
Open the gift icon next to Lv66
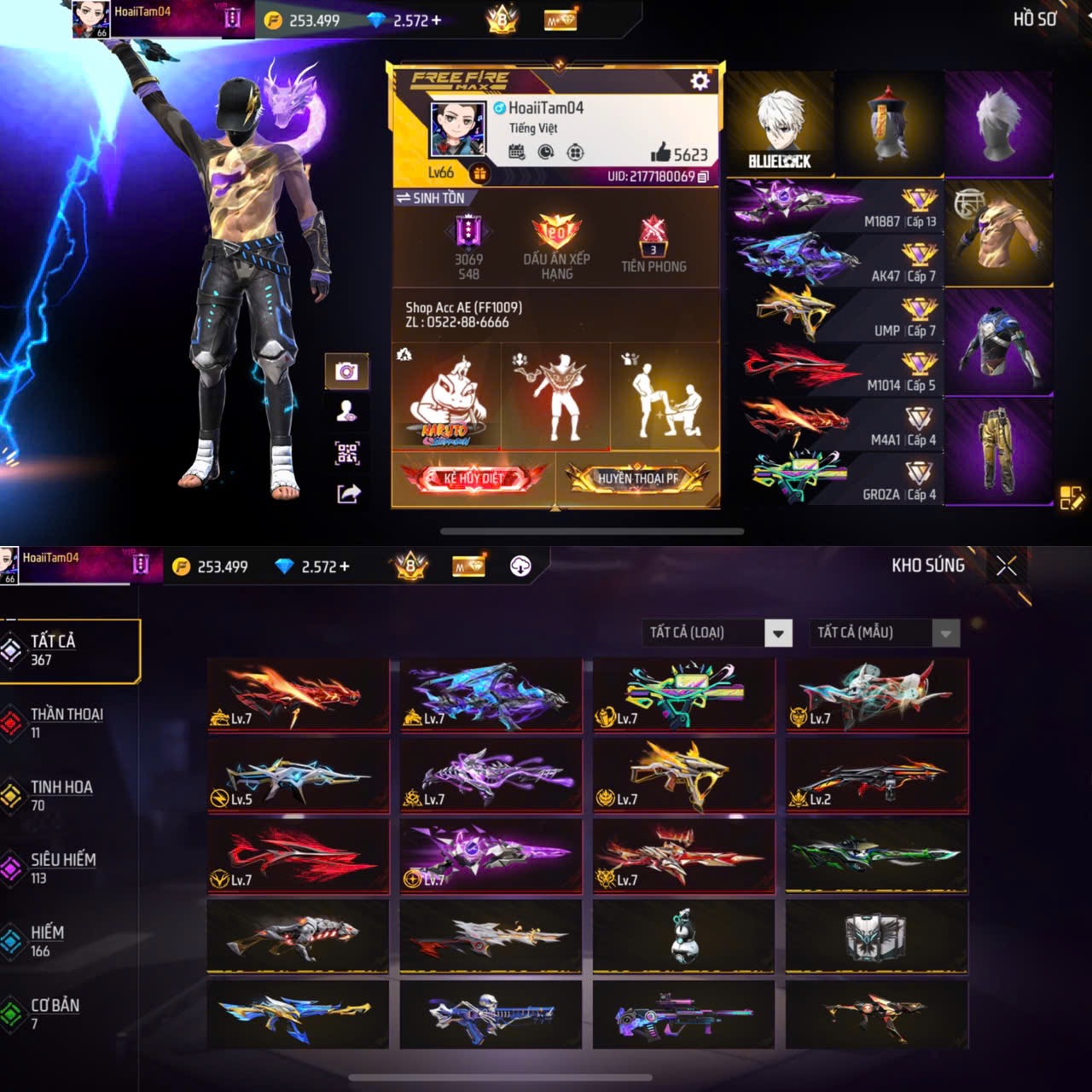coord(482,173)
